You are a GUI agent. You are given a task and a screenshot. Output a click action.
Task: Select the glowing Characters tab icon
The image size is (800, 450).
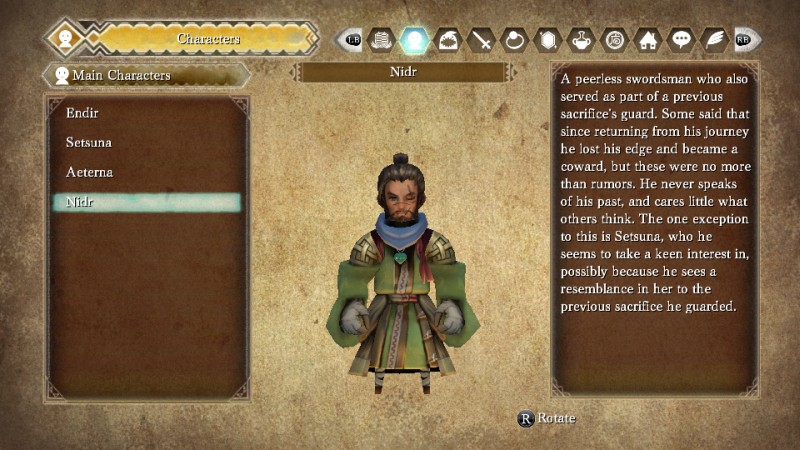[414, 40]
